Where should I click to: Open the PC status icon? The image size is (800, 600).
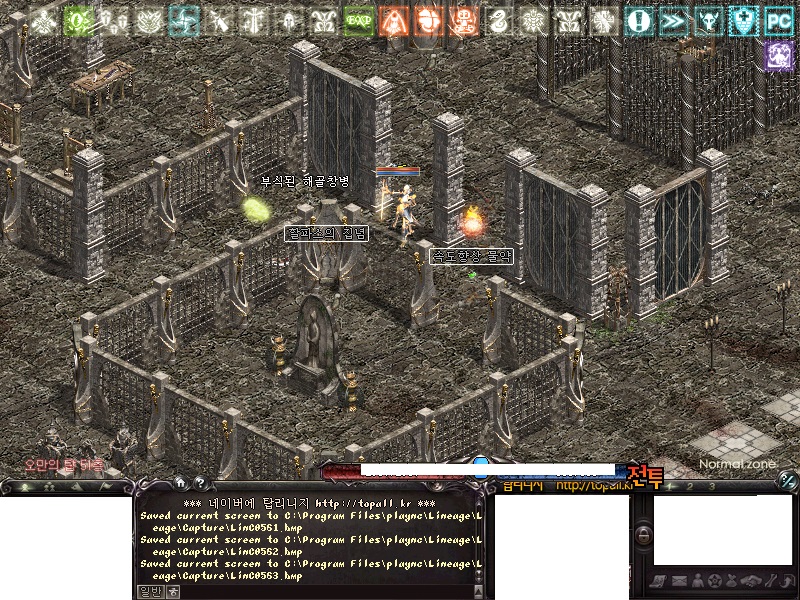(x=778, y=20)
